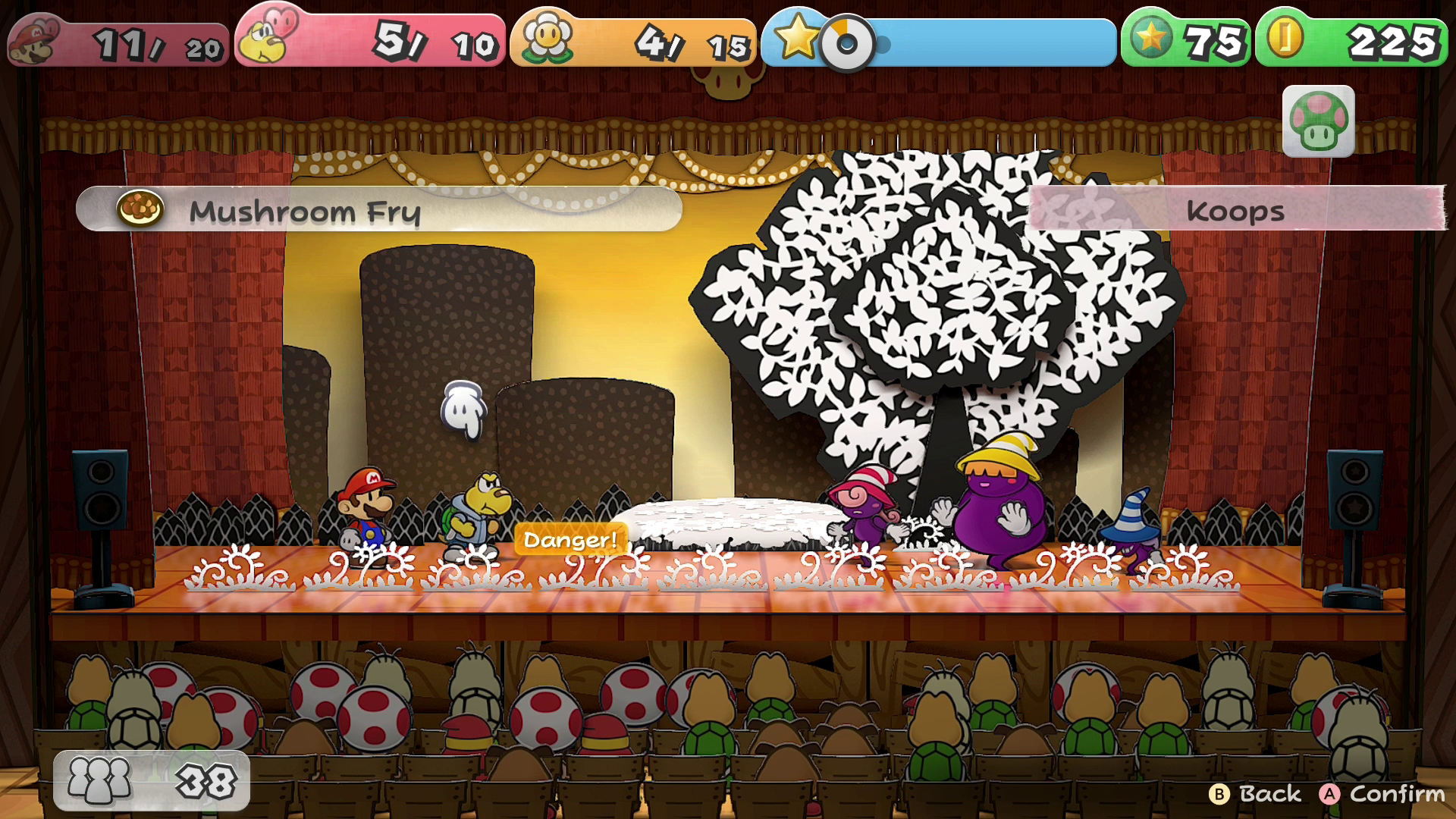Screen dimensions: 1456x819
Task: Click the green mushroom icon
Action: click(1318, 121)
